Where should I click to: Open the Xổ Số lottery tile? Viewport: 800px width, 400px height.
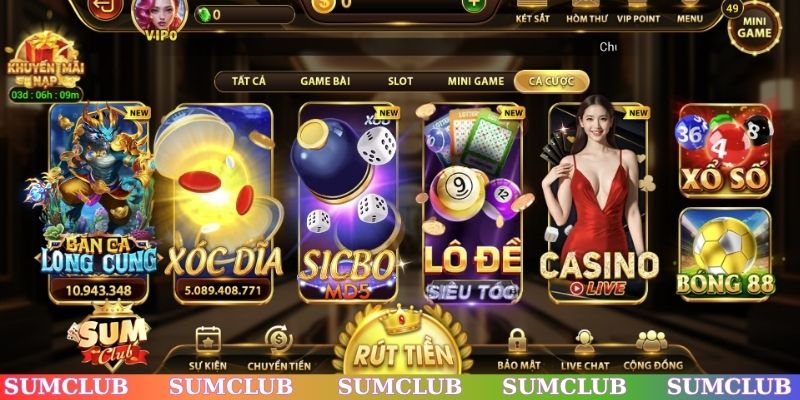coord(725,150)
